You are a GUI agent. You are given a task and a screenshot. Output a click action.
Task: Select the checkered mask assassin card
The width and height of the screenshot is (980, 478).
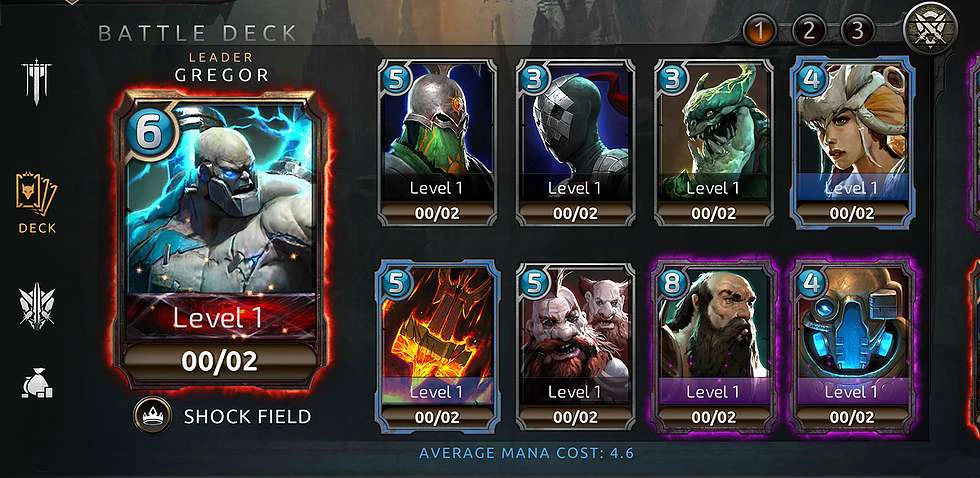575,141
